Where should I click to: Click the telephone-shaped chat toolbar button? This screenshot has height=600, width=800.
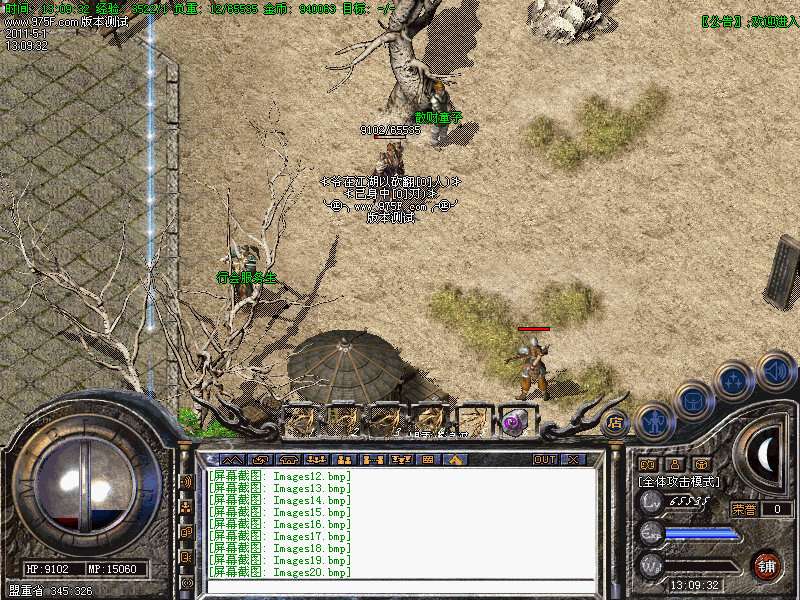[289, 460]
